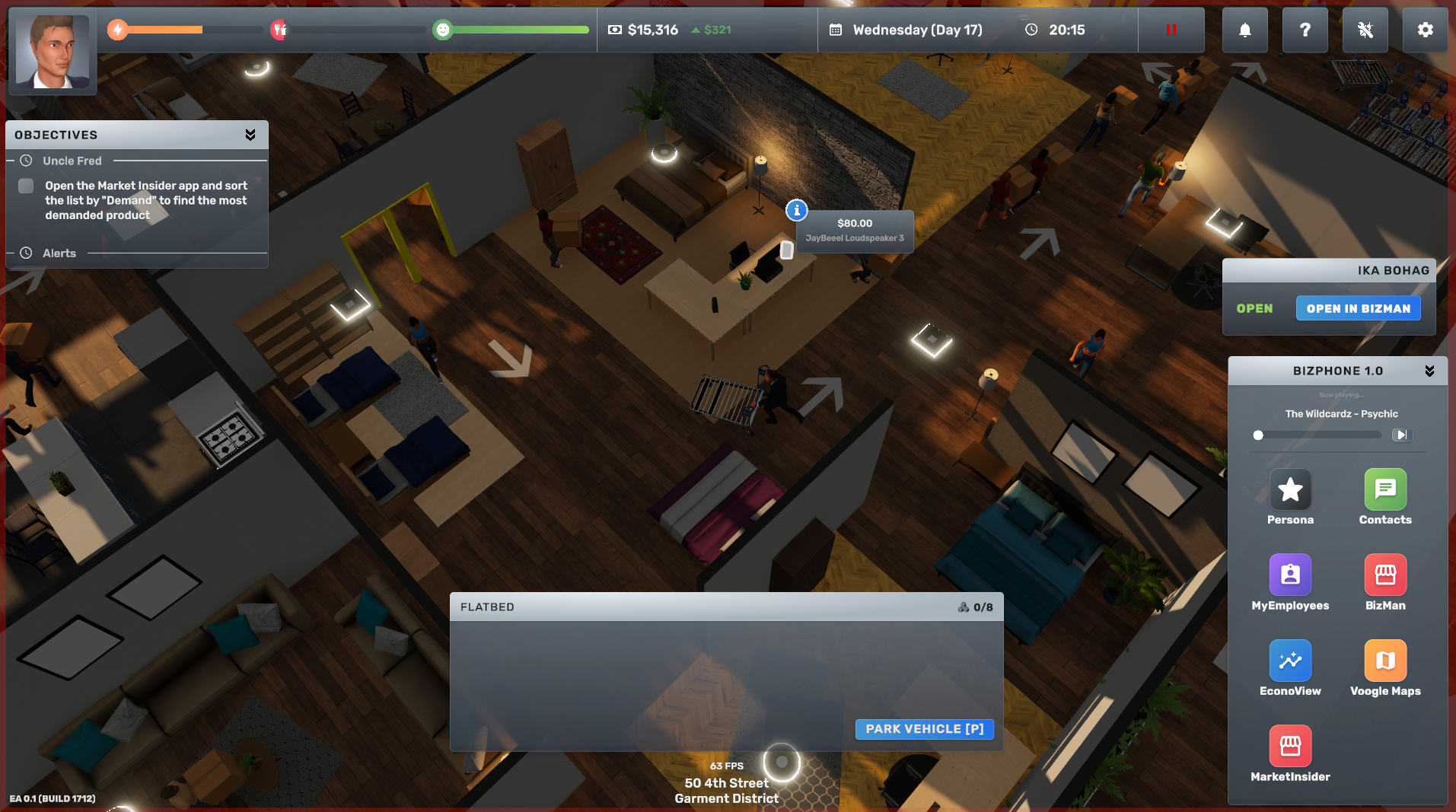Click the red pause button
This screenshot has height=812, width=1456.
pos(1171,30)
